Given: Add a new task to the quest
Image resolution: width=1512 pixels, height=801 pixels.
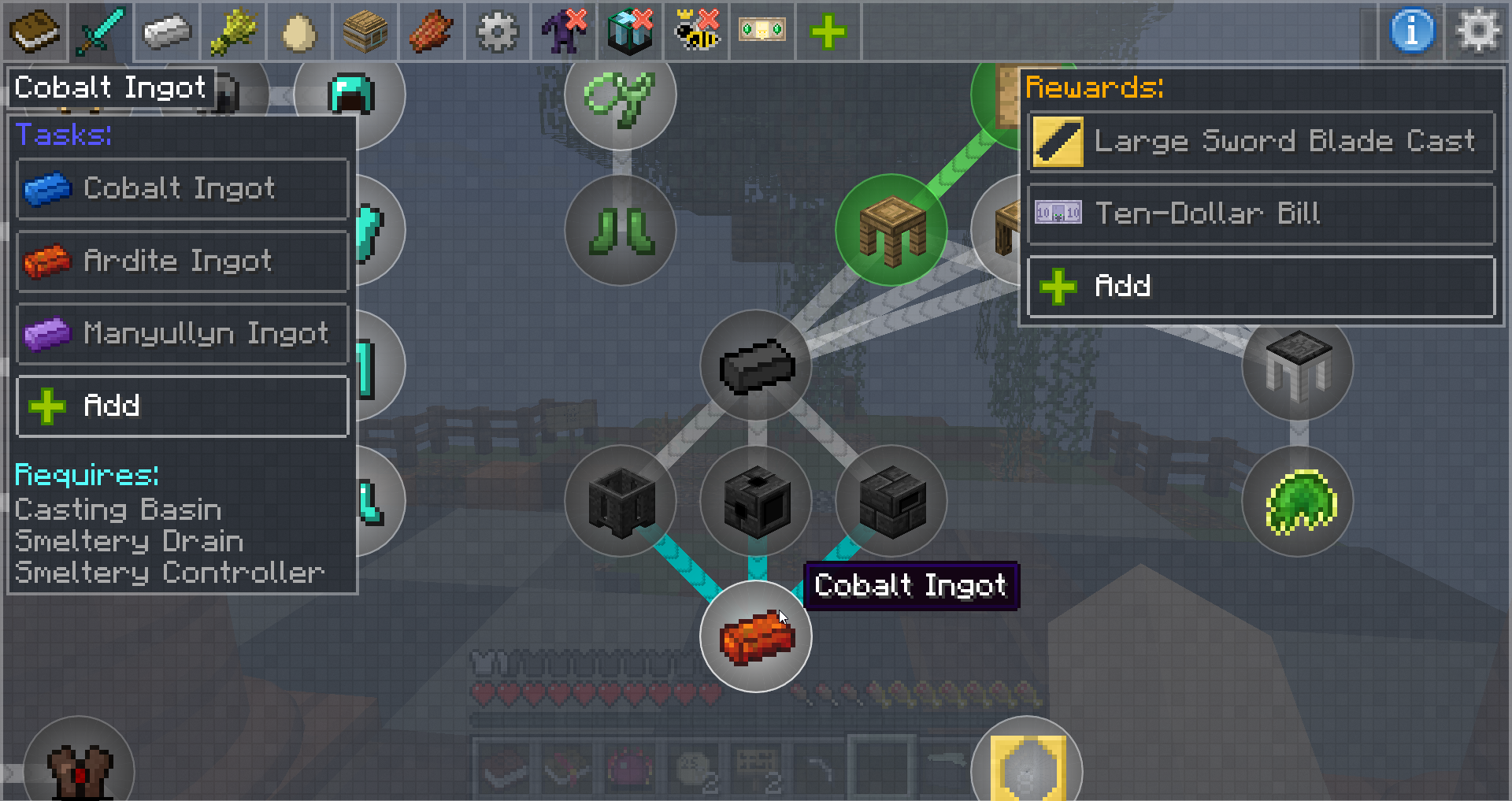Looking at the screenshot, I should tap(182, 406).
